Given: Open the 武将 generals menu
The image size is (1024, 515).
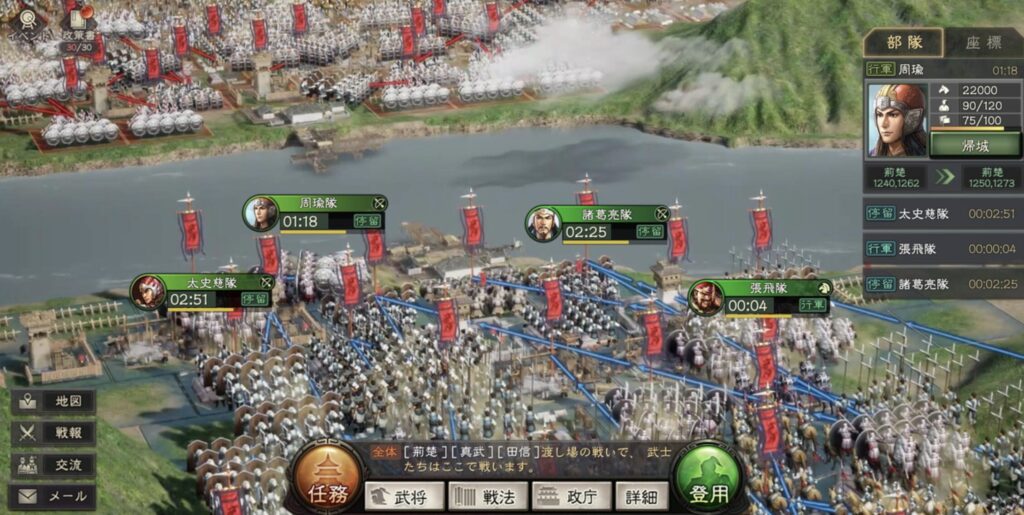Looking at the screenshot, I should click(x=404, y=496).
